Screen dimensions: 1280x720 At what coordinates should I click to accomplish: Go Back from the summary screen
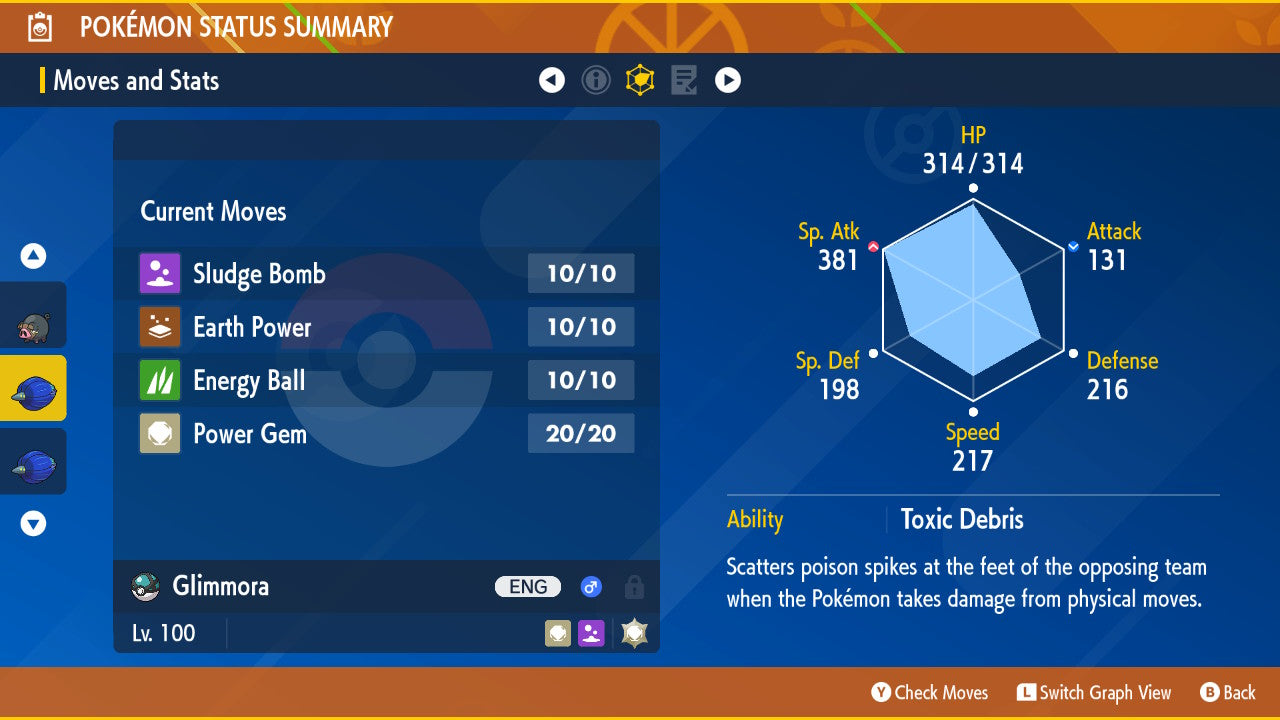click(1227, 692)
